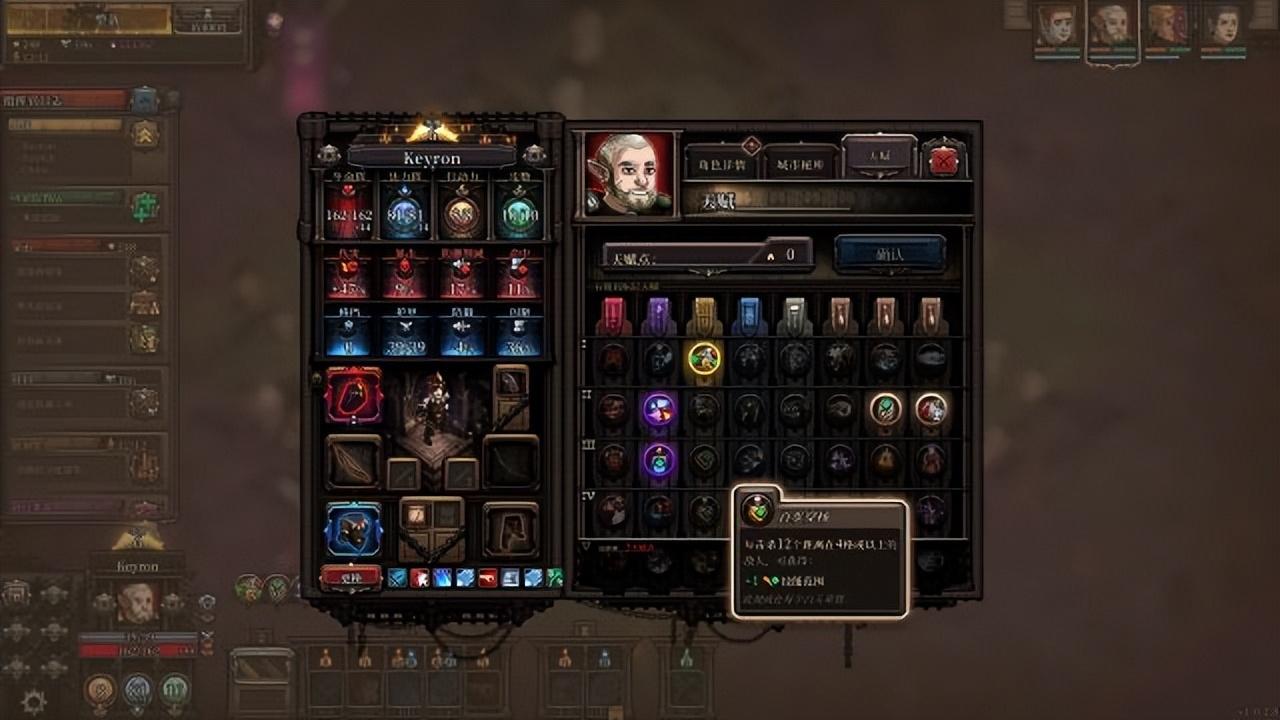Close the character panel with the red X
The width and height of the screenshot is (1280, 720).
pyautogui.click(x=943, y=160)
